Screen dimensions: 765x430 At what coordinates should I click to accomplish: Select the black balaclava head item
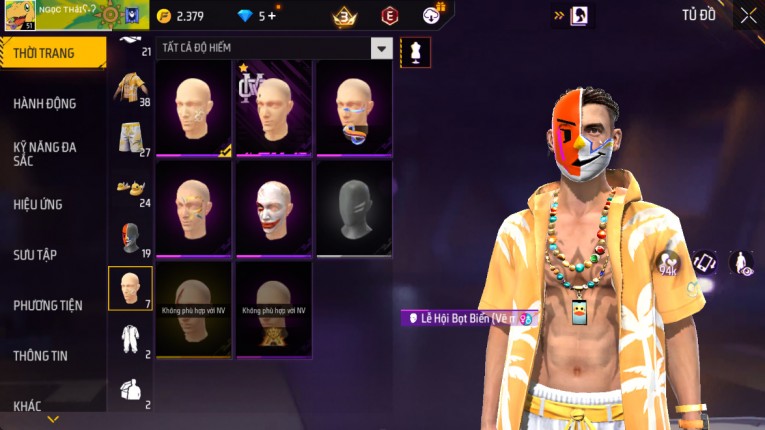[354, 208]
